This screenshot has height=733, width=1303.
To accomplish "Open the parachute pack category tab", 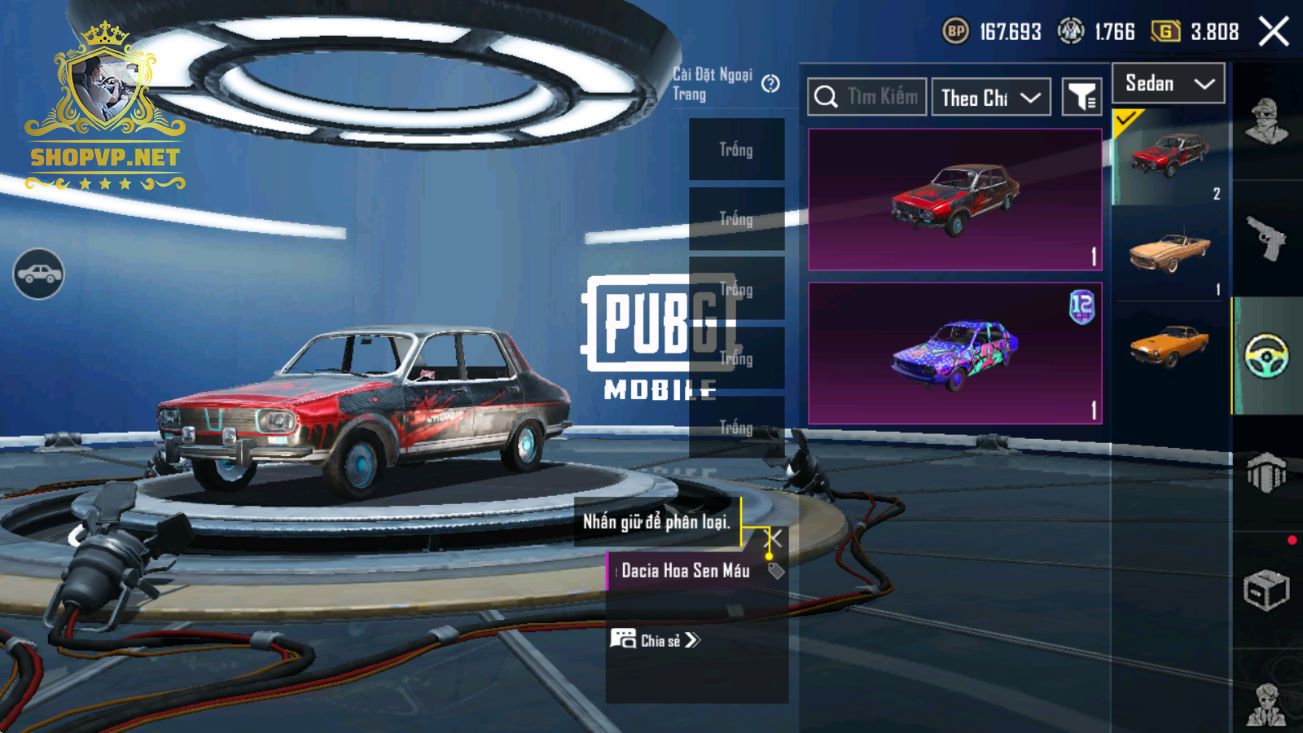I will [x=1267, y=472].
